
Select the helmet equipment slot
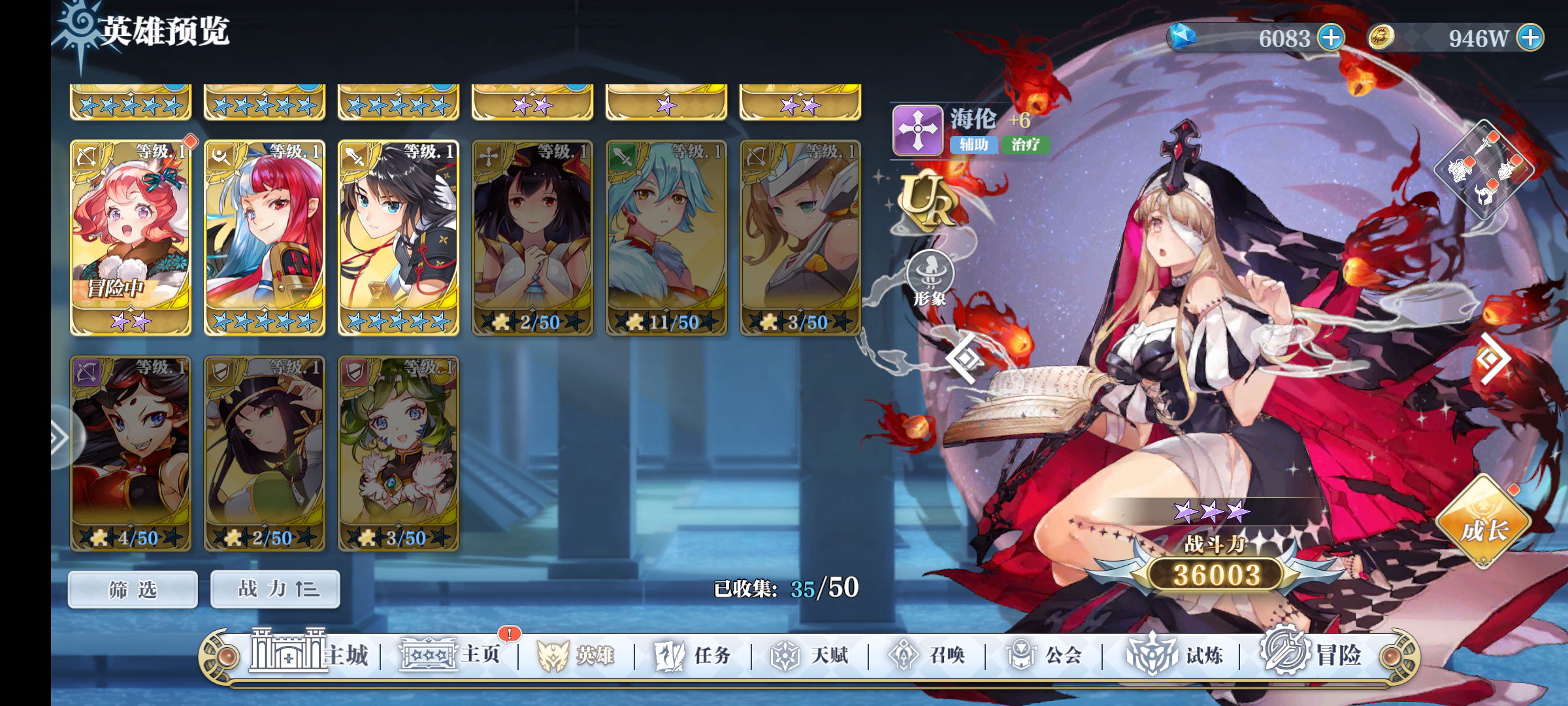[1486, 194]
